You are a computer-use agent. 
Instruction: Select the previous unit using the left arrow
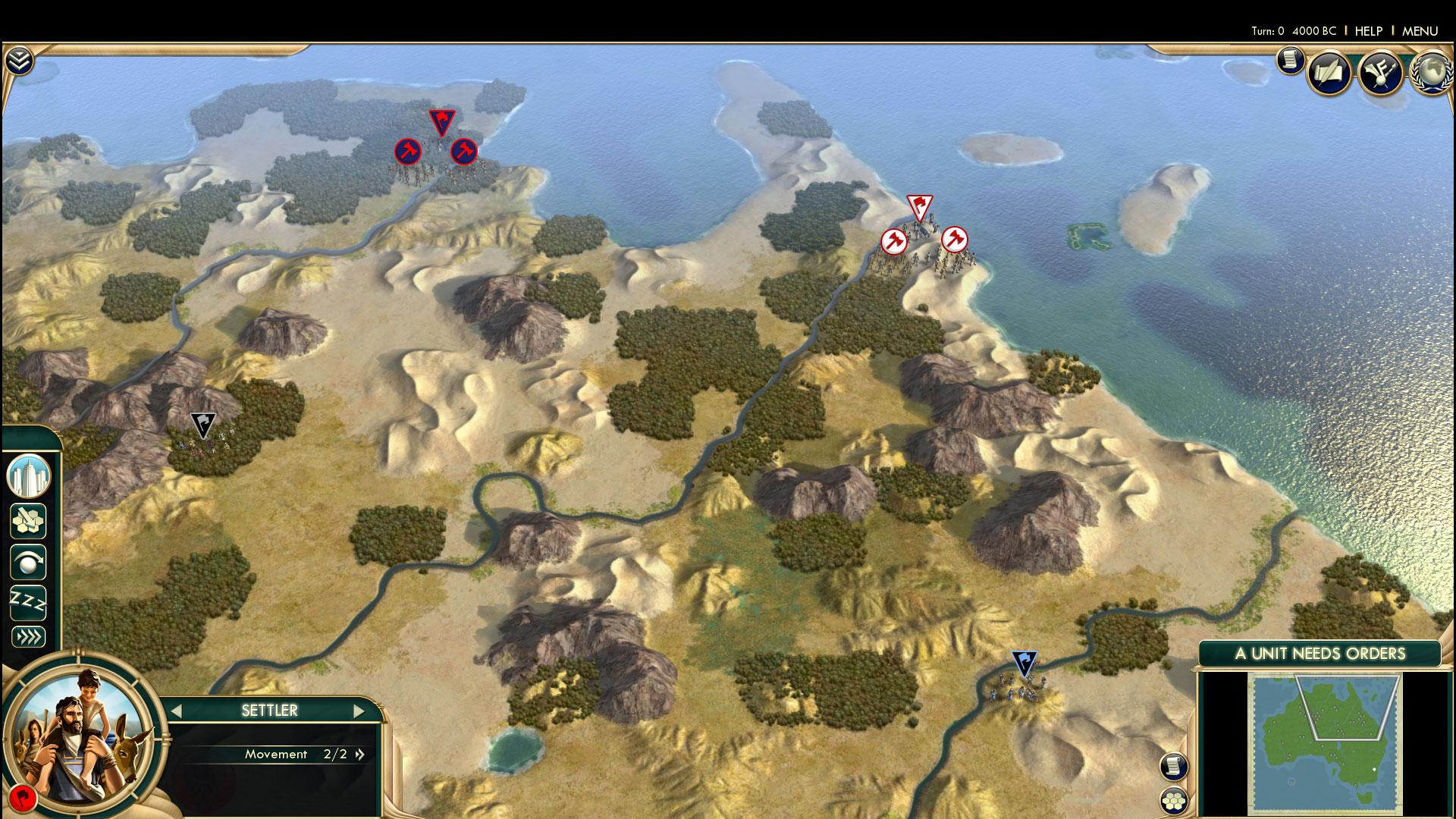177,711
